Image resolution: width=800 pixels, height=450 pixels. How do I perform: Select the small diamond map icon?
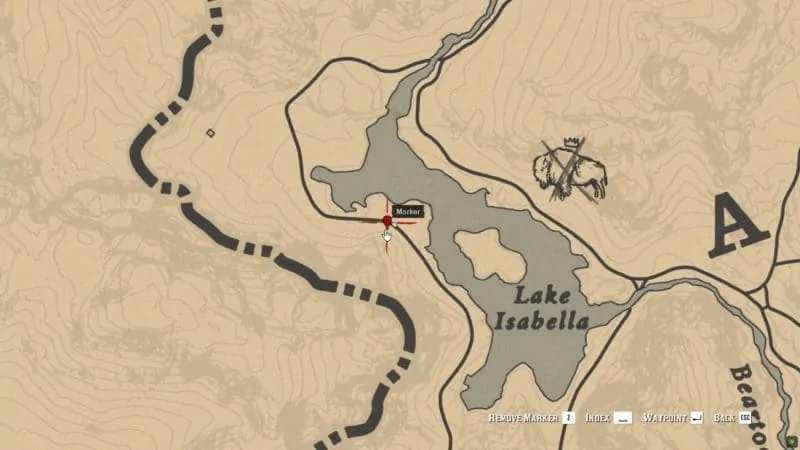(x=210, y=132)
